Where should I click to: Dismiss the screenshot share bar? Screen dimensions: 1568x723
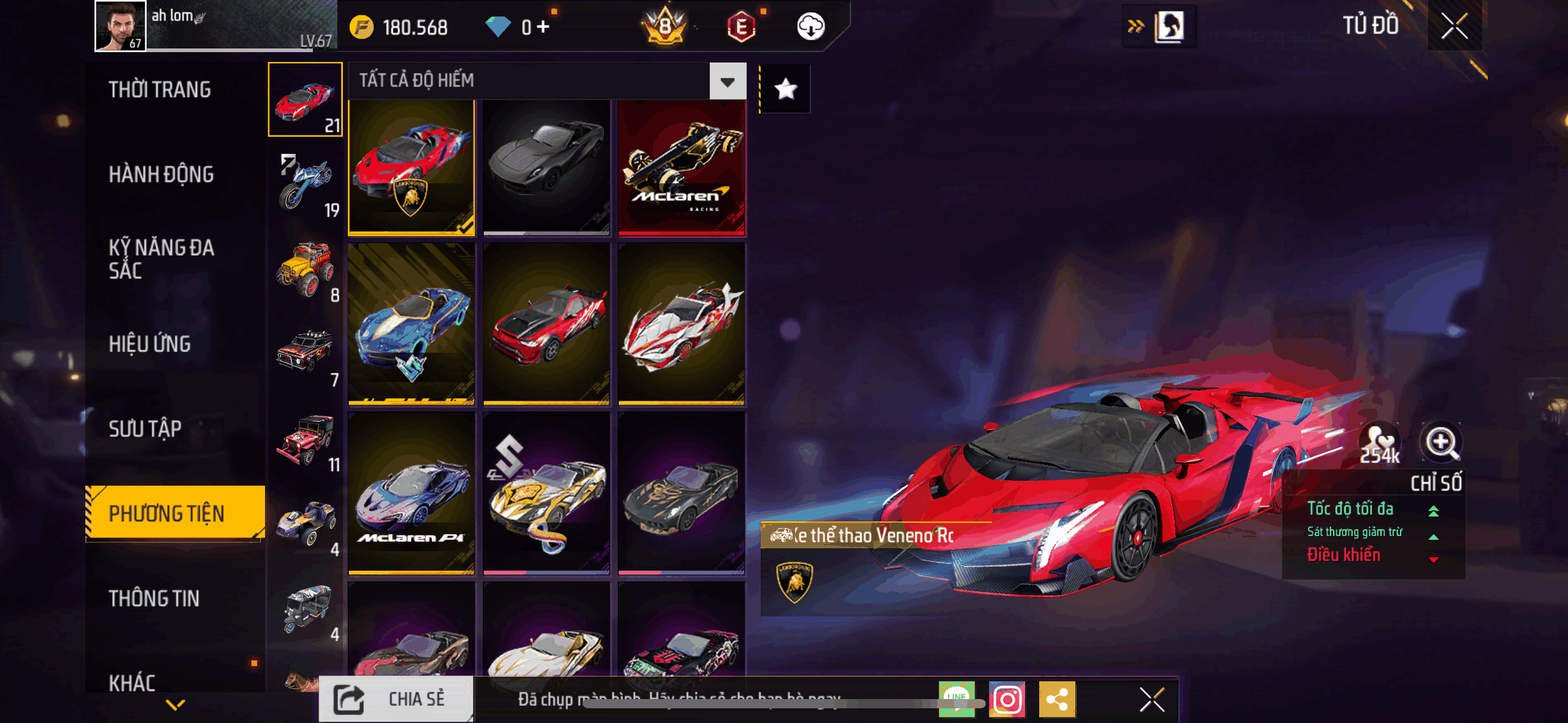(1151, 699)
